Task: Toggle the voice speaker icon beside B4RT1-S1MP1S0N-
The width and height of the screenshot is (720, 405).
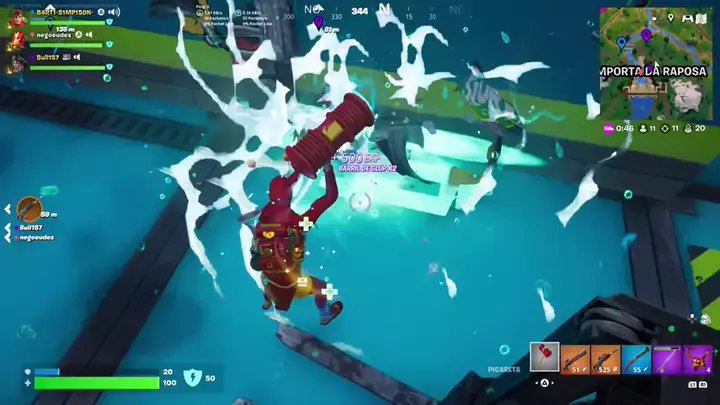Action: (x=113, y=12)
